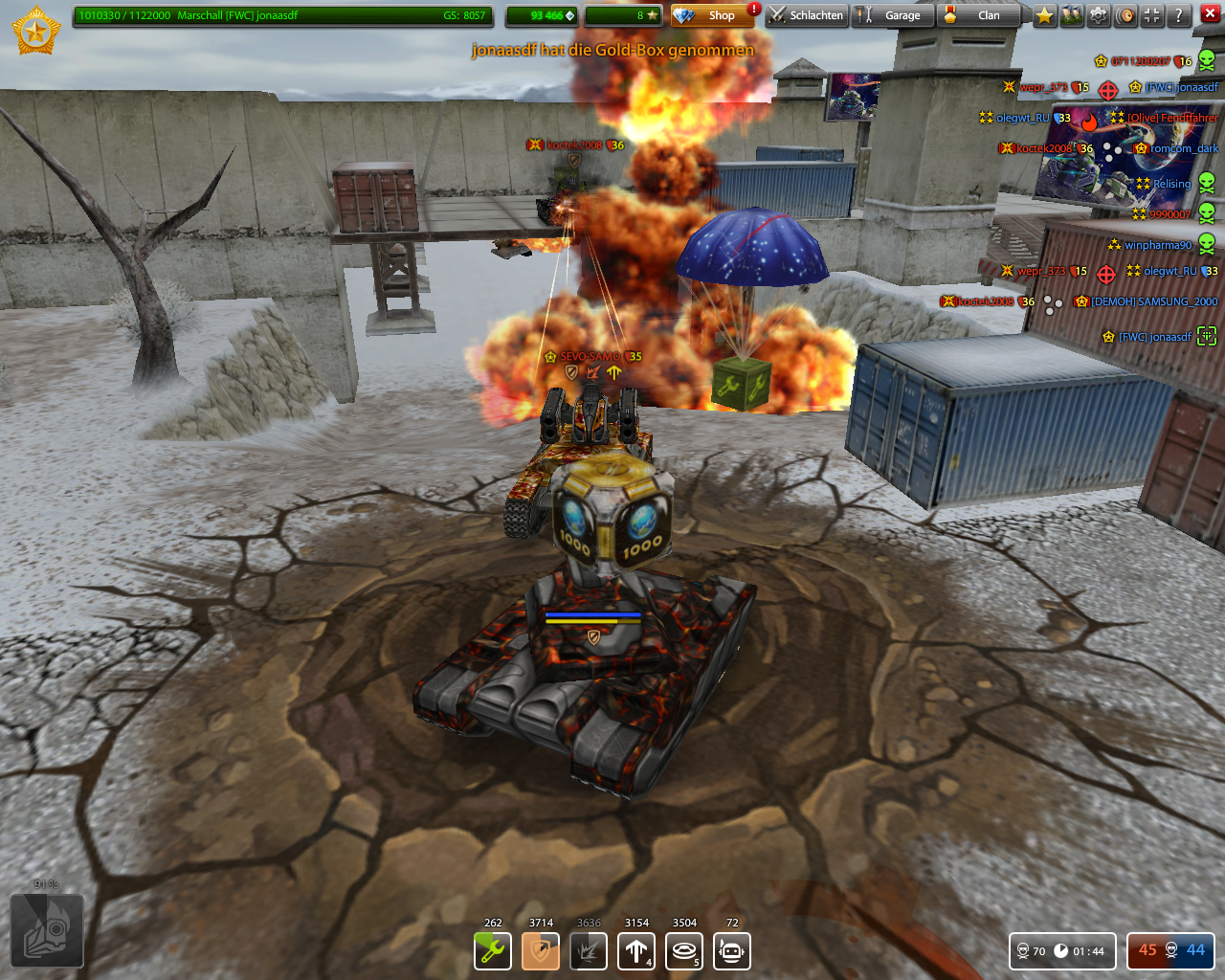Open the Shop with diamond icon
Viewport: 1225px width, 980px height.
(x=710, y=15)
